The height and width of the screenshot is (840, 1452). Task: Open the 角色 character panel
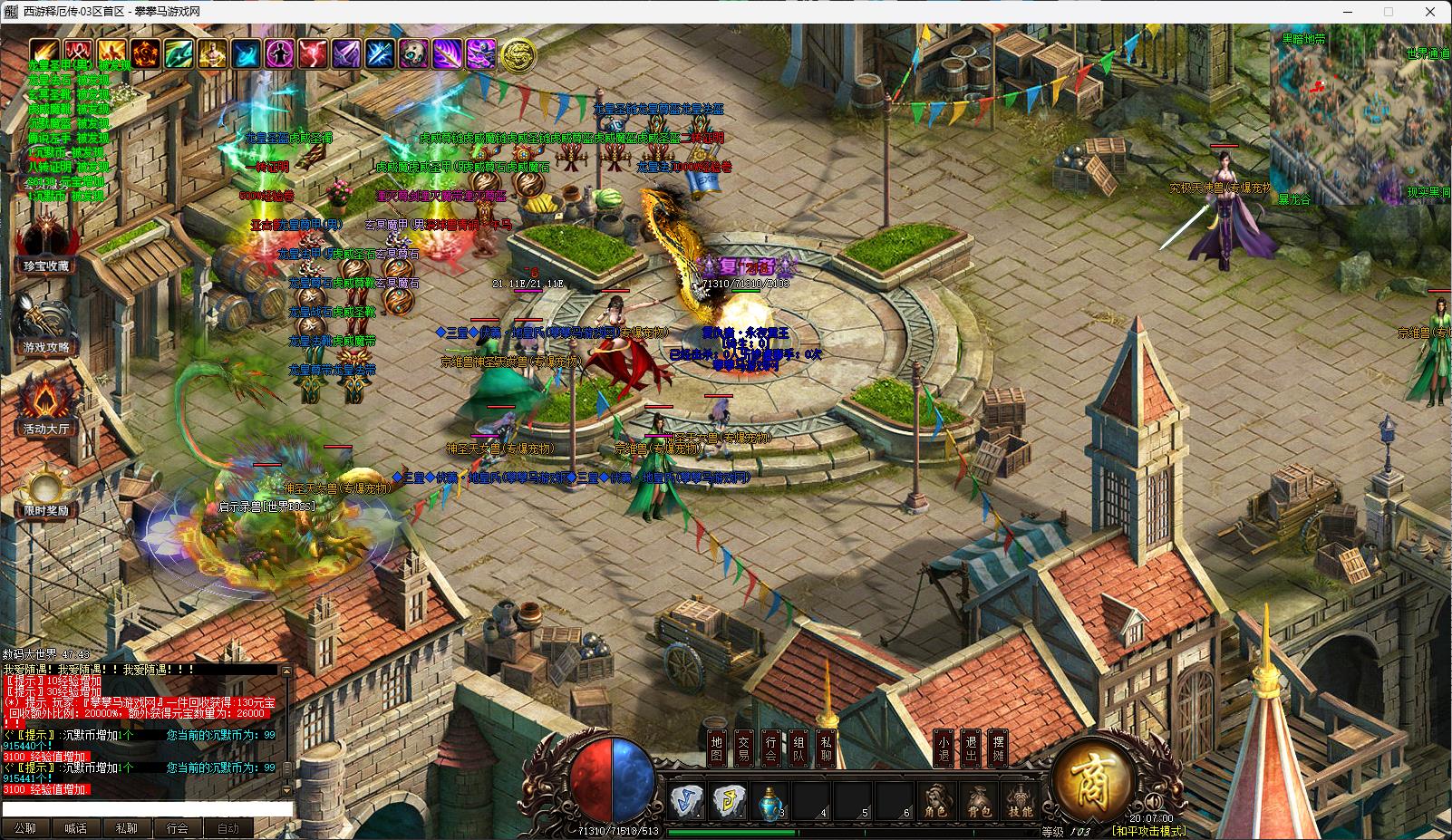pos(936,802)
